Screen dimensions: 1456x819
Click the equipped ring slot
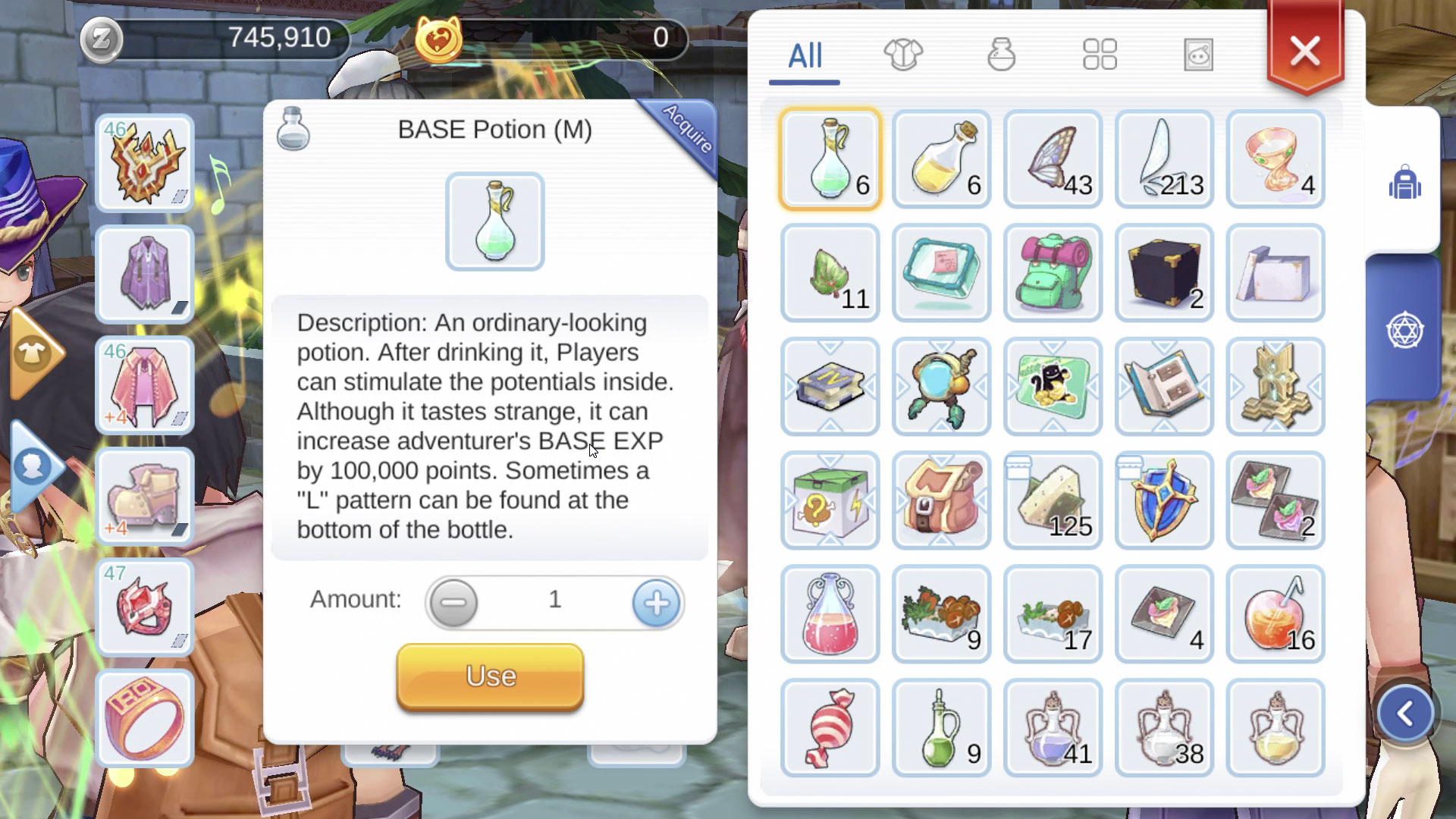coord(145,719)
